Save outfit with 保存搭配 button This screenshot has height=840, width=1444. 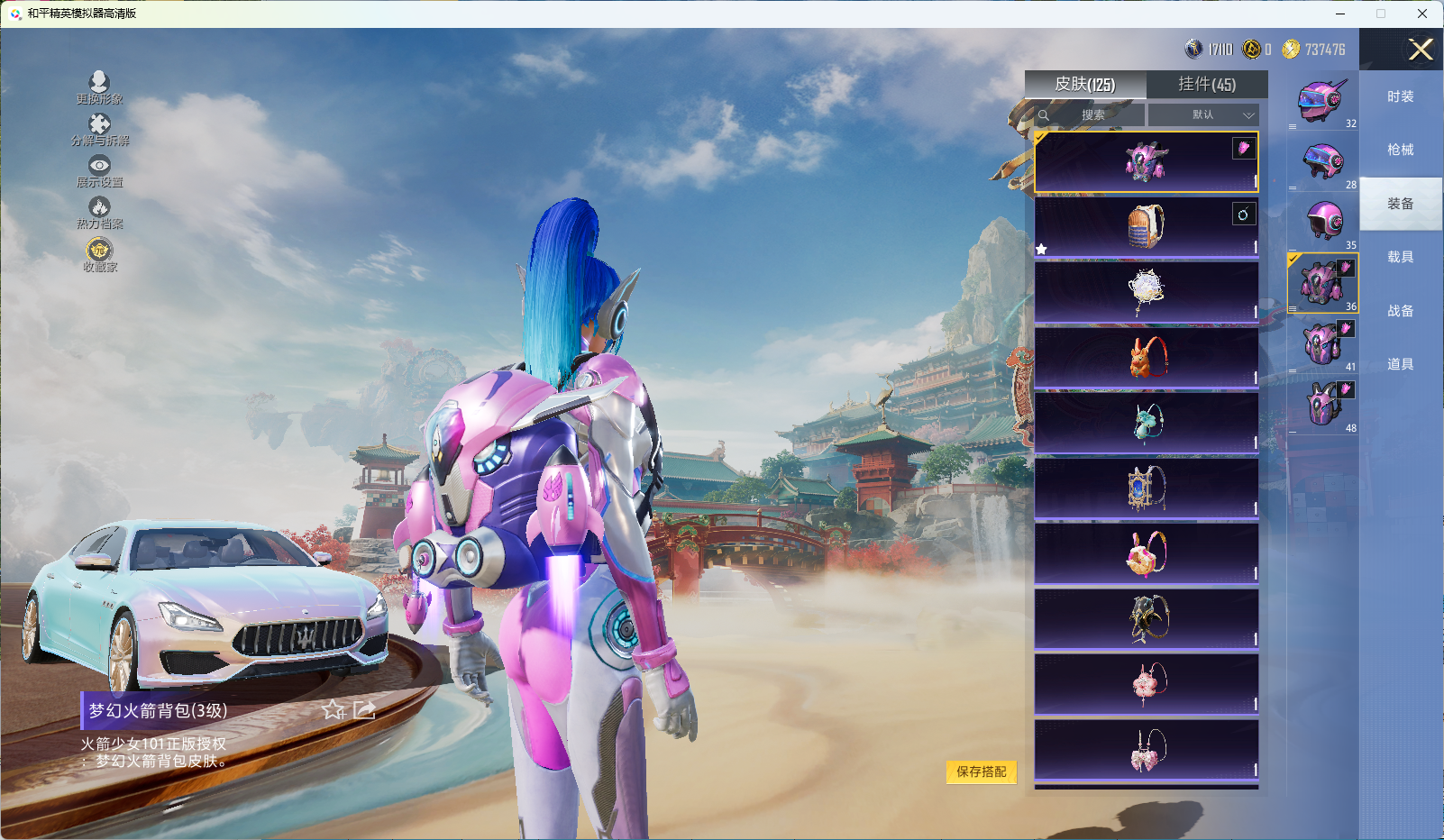[981, 772]
